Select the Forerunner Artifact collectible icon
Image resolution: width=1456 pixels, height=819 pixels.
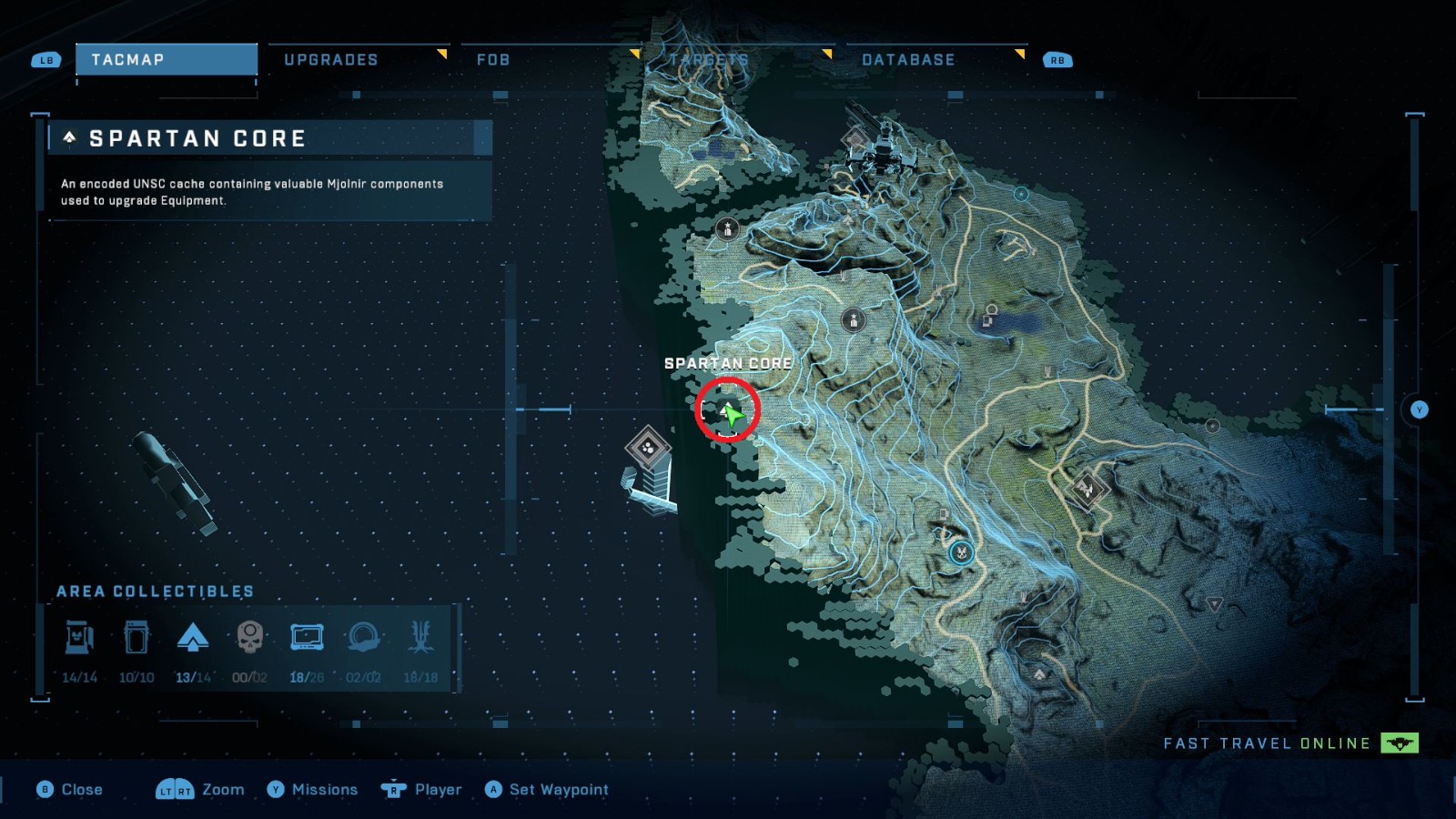click(x=364, y=637)
